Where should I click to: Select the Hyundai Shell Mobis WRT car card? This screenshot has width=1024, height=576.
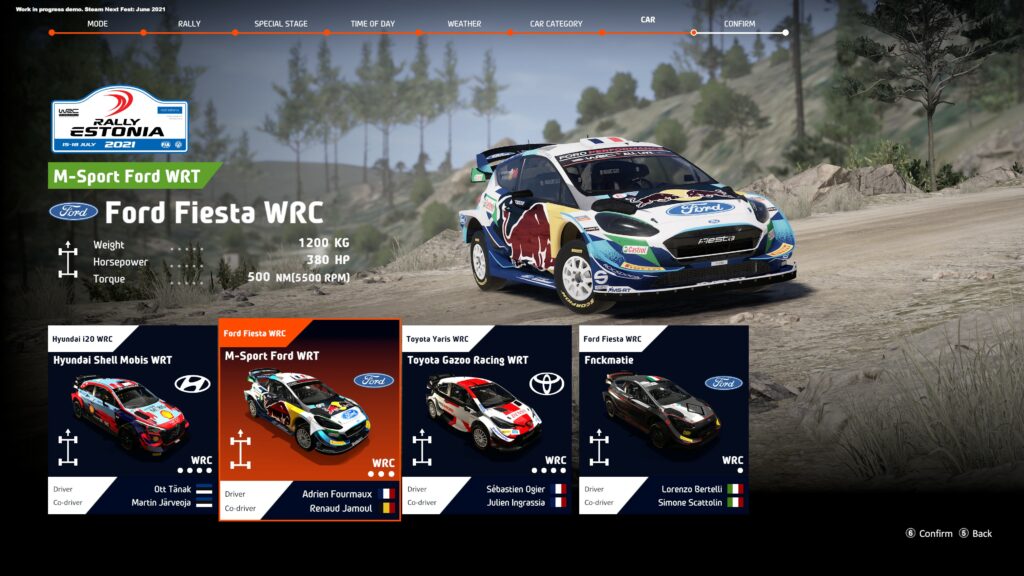pos(132,418)
